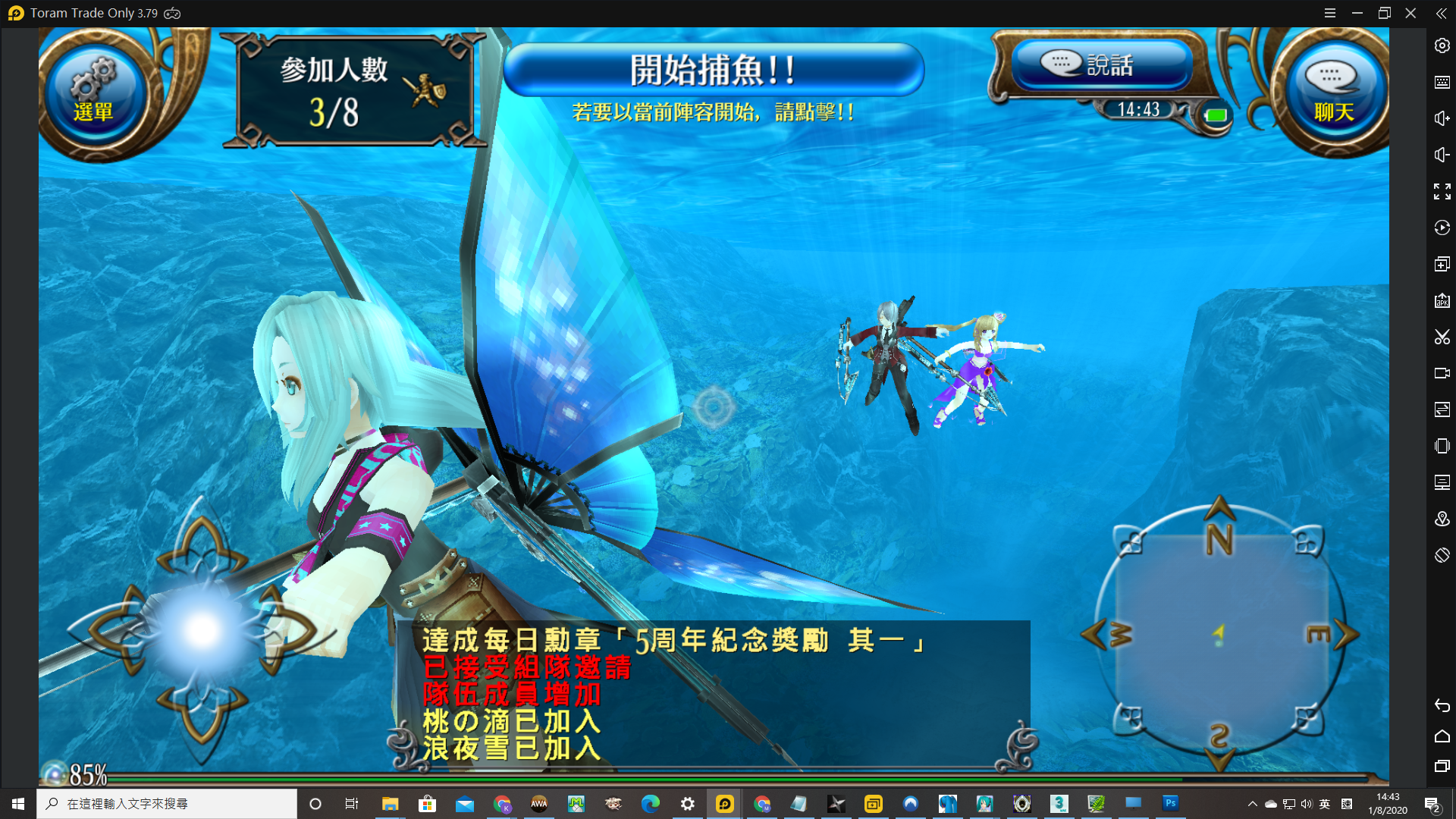Screen dimensions: 1456x819
Task: Start fishing with the 開始捕魚!! button
Action: 713,70
